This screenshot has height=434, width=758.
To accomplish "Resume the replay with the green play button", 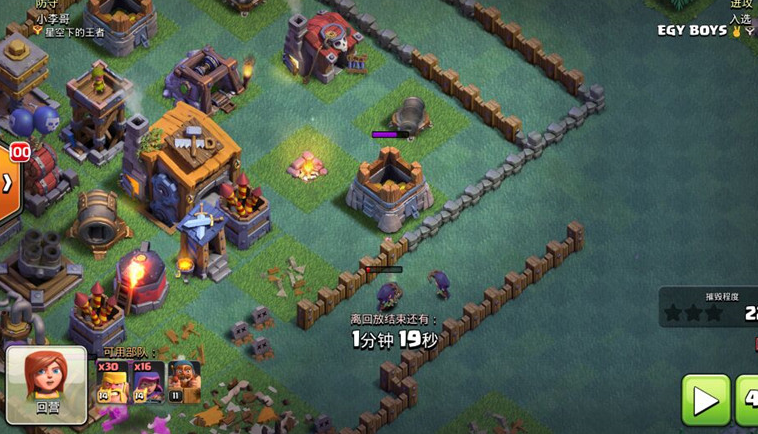I will [706, 400].
